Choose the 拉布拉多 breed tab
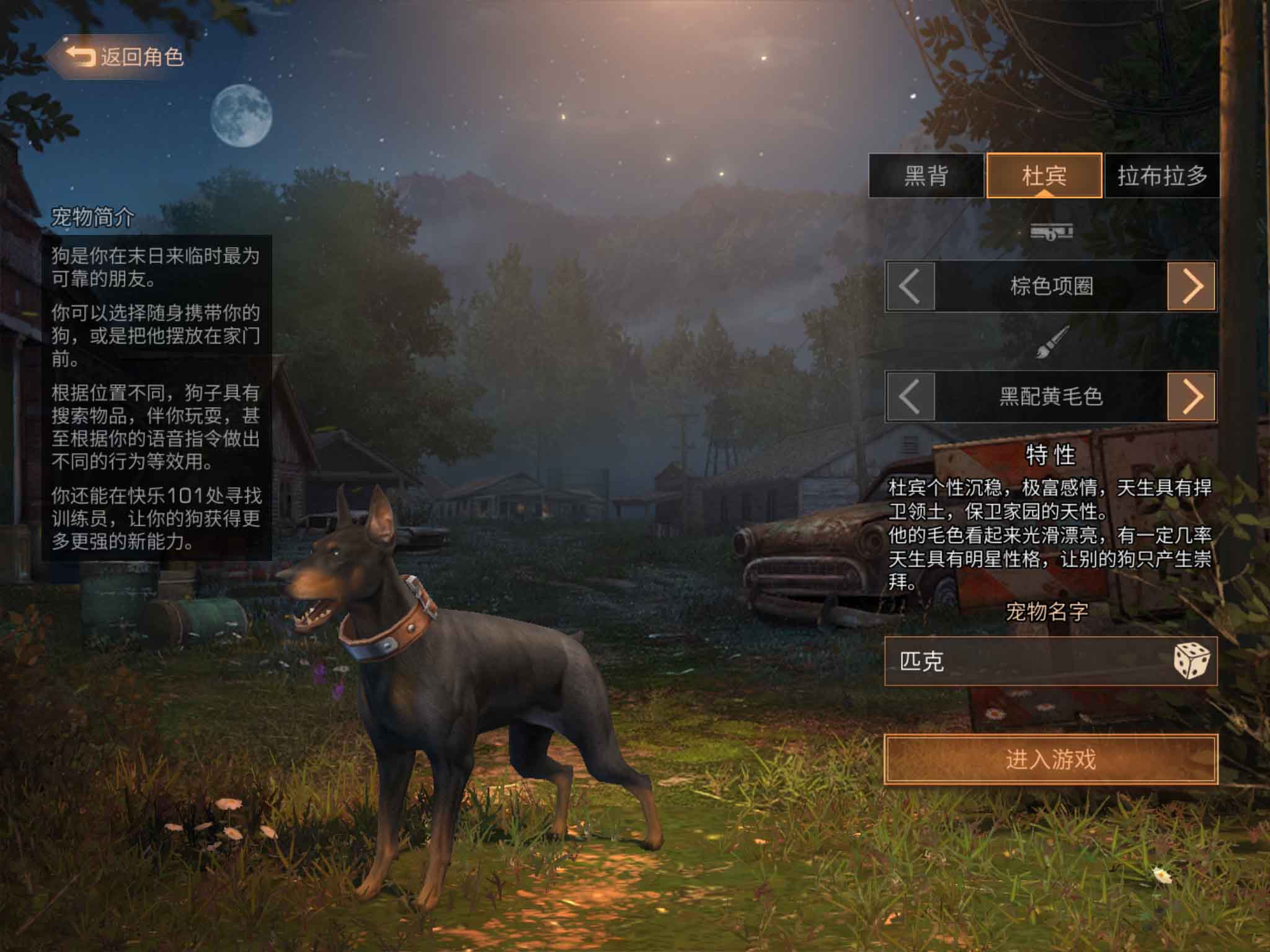 [x=1162, y=176]
